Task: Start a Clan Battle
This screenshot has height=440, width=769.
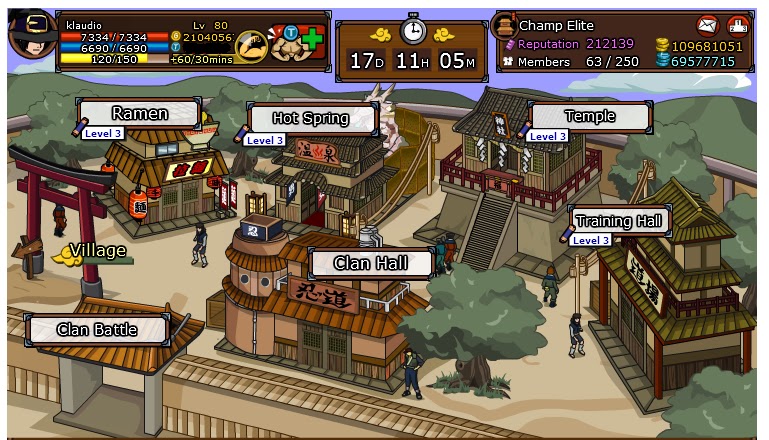Action: pyautogui.click(x=97, y=329)
